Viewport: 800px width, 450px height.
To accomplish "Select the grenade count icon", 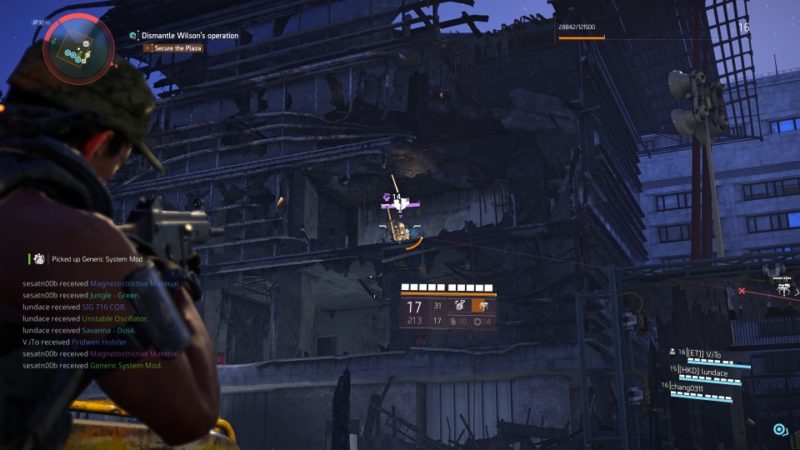I will [x=453, y=322].
